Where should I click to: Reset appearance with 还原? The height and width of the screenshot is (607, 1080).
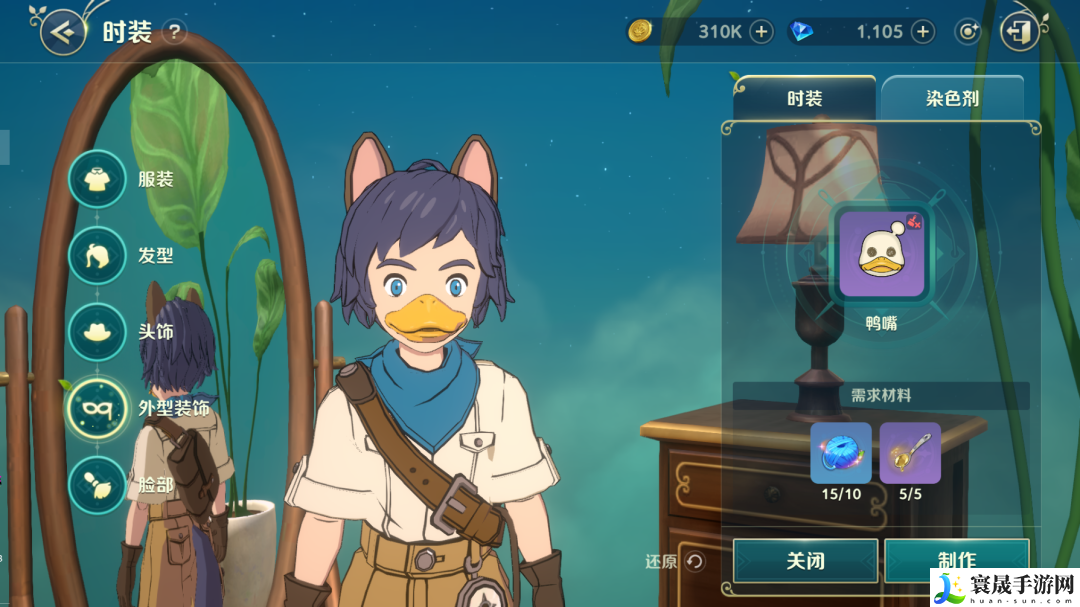677,562
